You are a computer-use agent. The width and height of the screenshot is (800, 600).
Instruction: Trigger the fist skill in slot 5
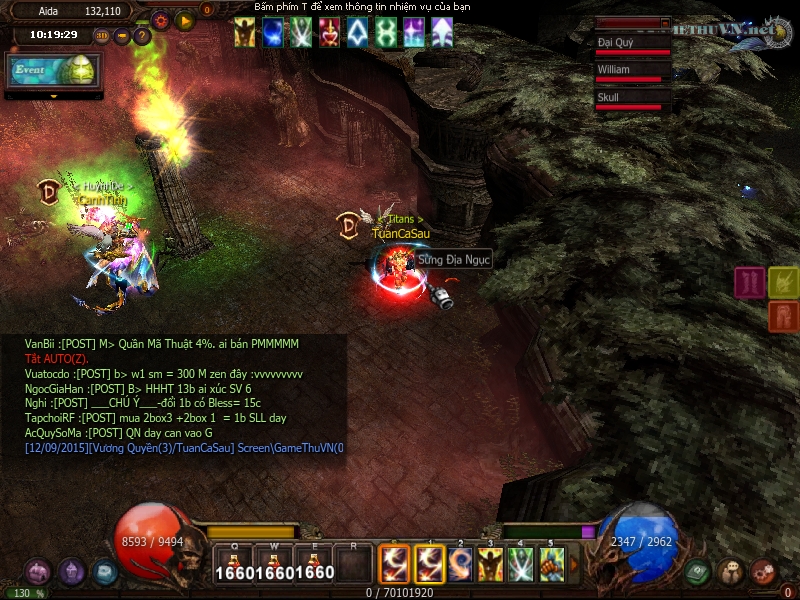pos(551,563)
